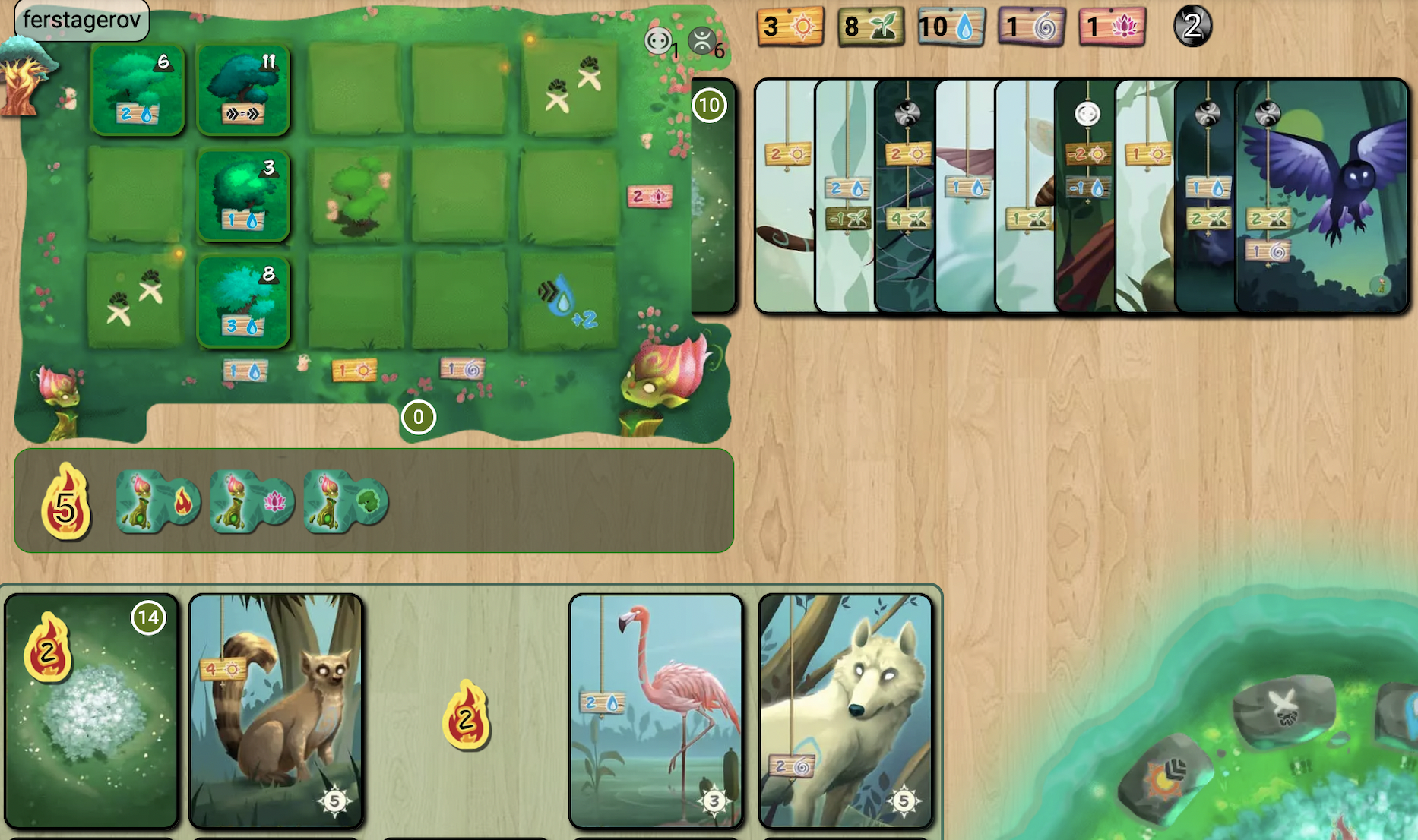Select the purple owl card
This screenshot has width=1418, height=840.
coord(1322,196)
